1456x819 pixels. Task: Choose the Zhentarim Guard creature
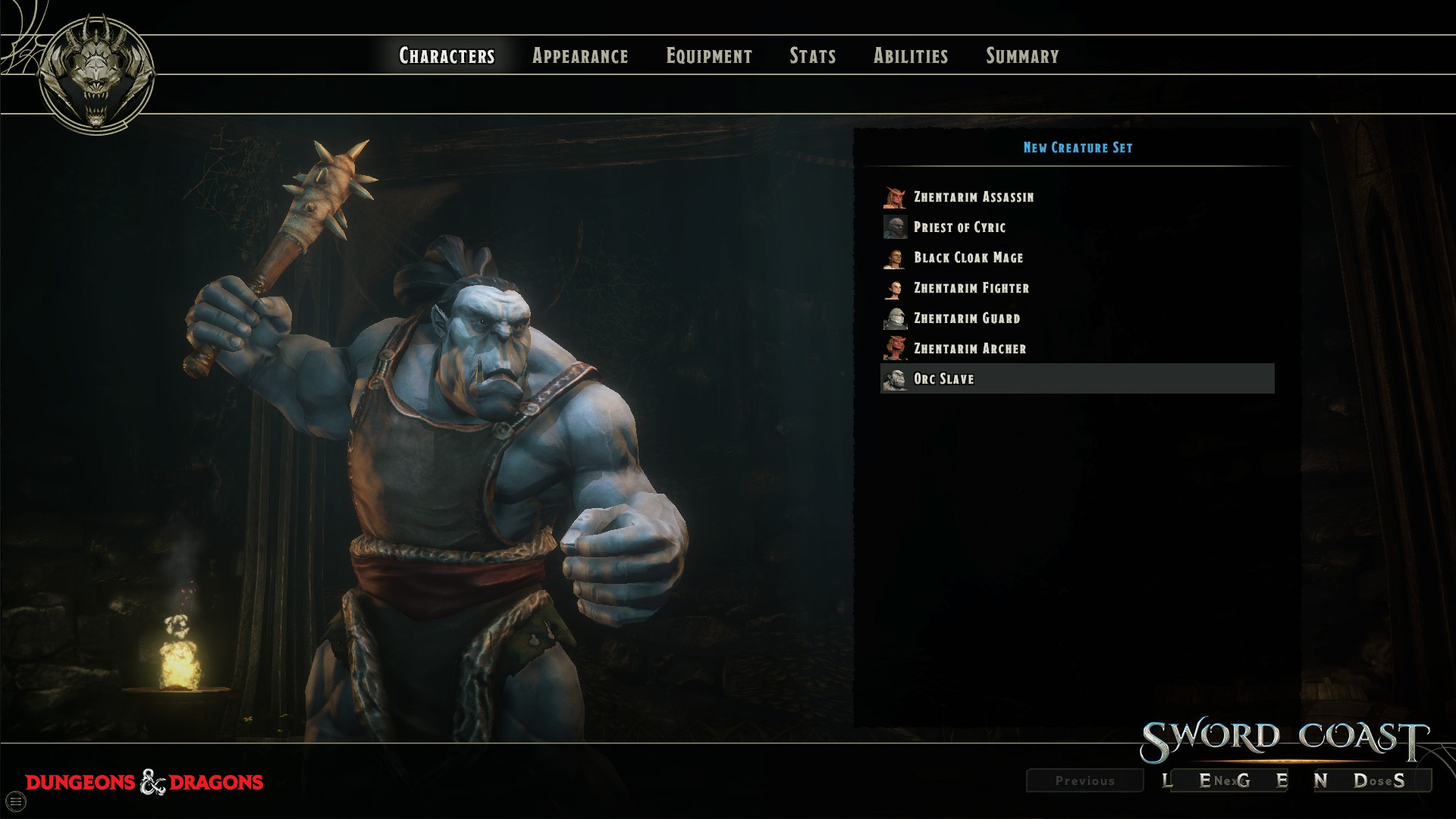pyautogui.click(x=966, y=318)
